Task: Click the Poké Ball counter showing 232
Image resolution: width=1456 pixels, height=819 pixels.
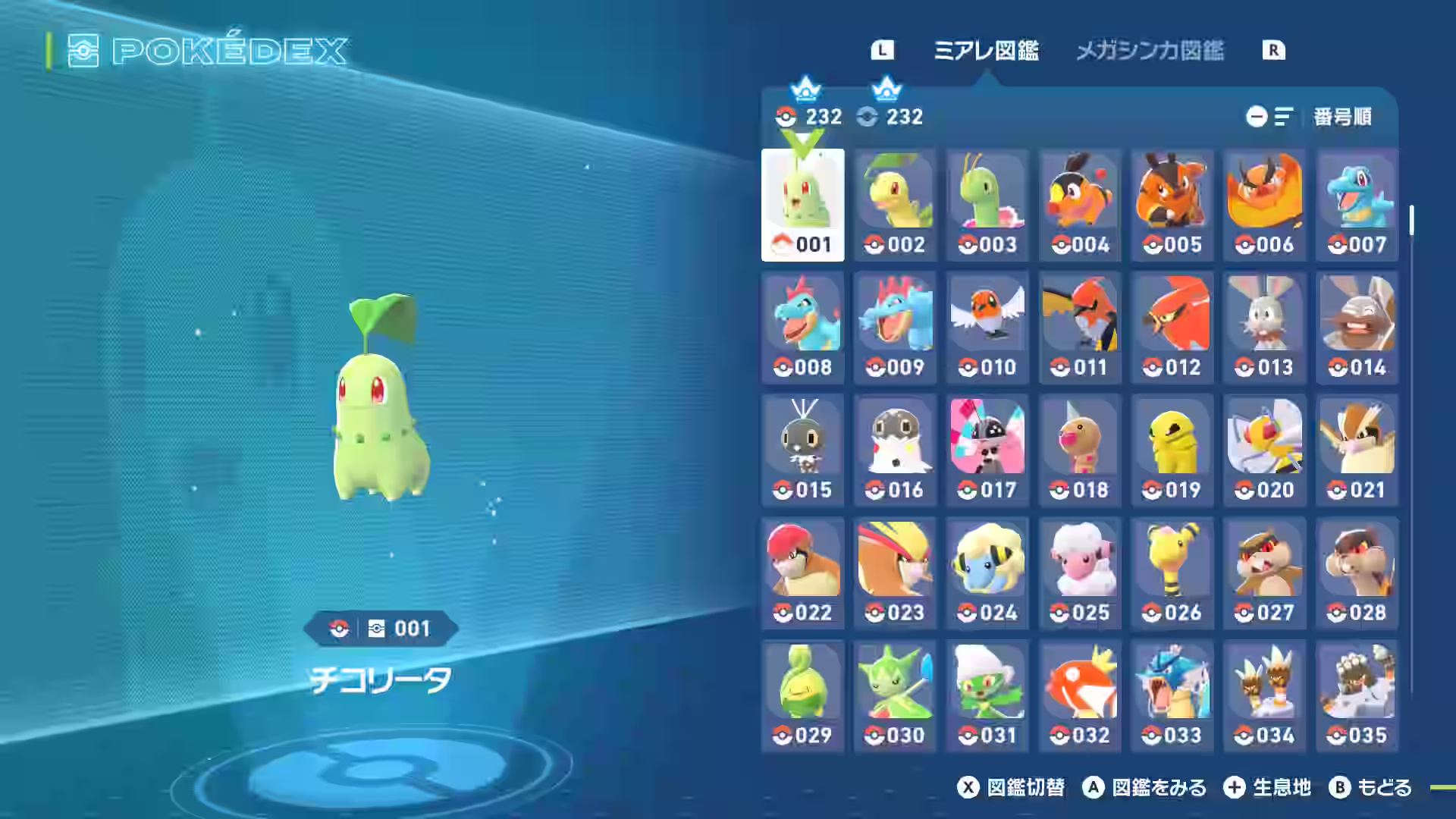Action: pos(806,117)
